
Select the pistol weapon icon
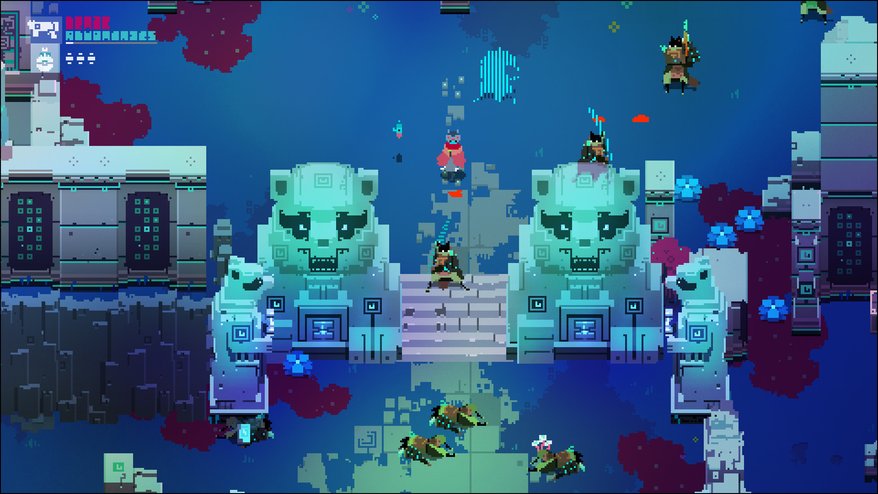(44, 29)
